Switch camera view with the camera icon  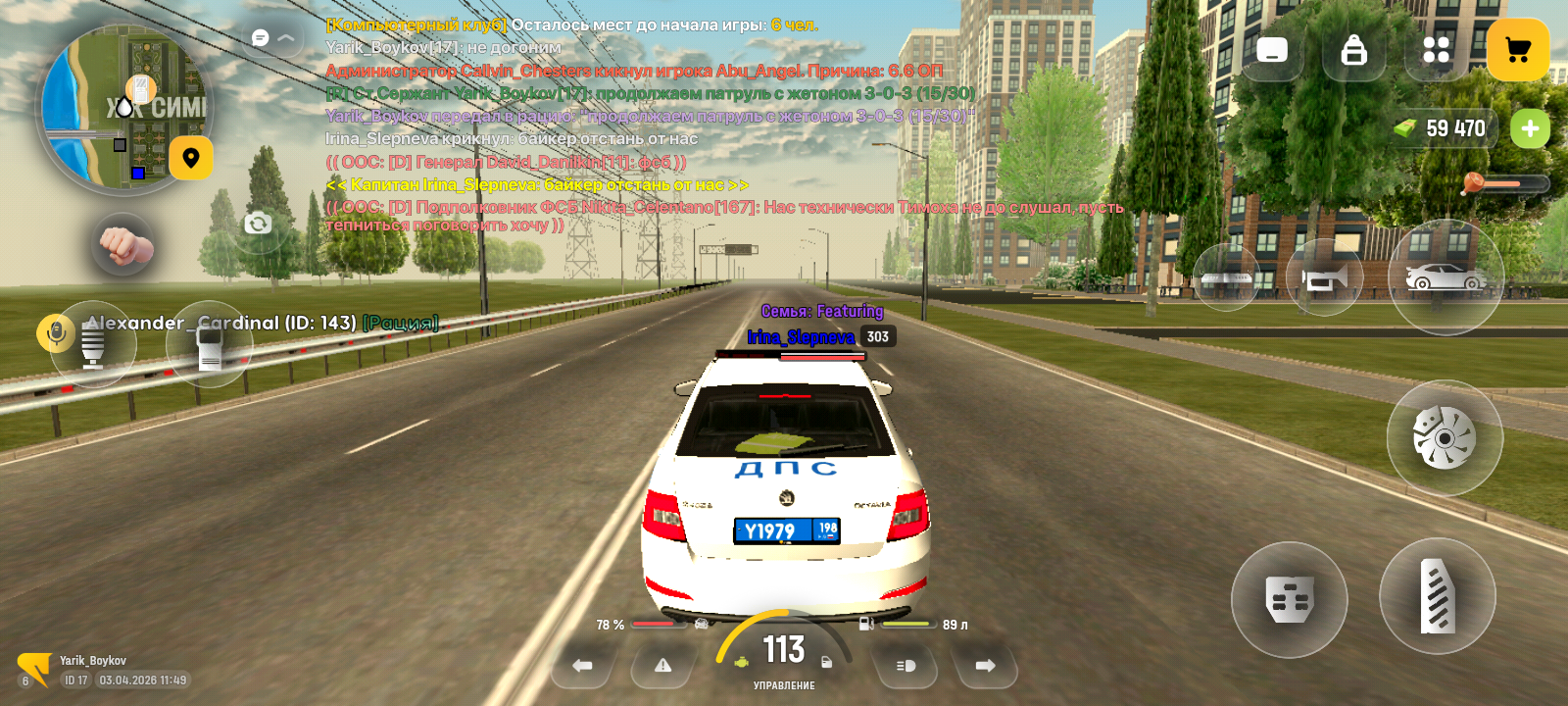coord(258,224)
